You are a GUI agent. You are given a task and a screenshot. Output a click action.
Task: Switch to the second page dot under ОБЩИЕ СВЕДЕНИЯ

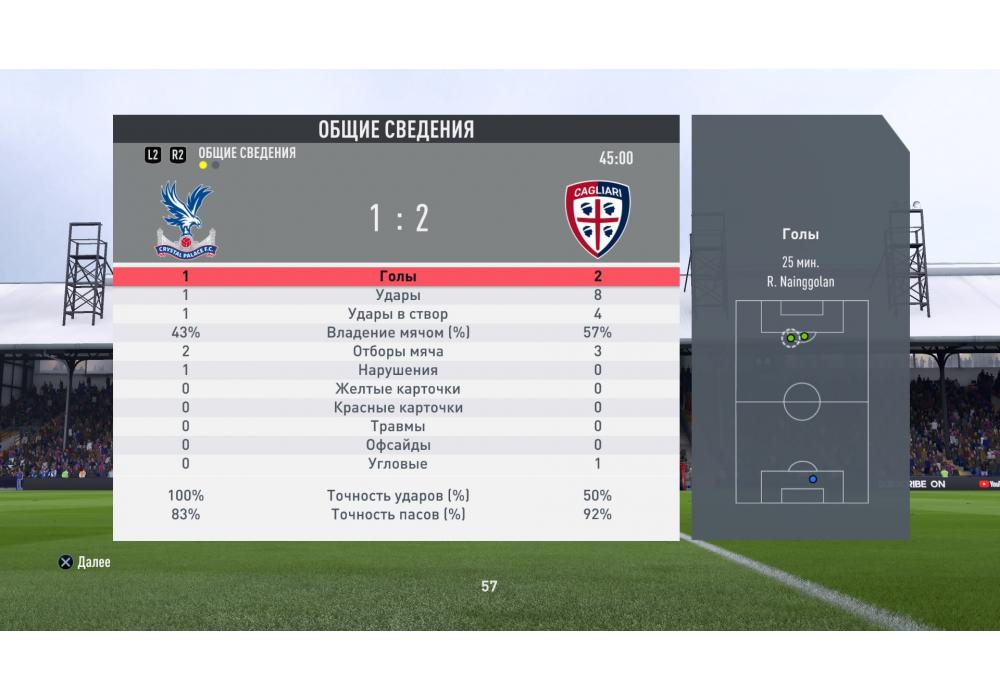(x=216, y=166)
